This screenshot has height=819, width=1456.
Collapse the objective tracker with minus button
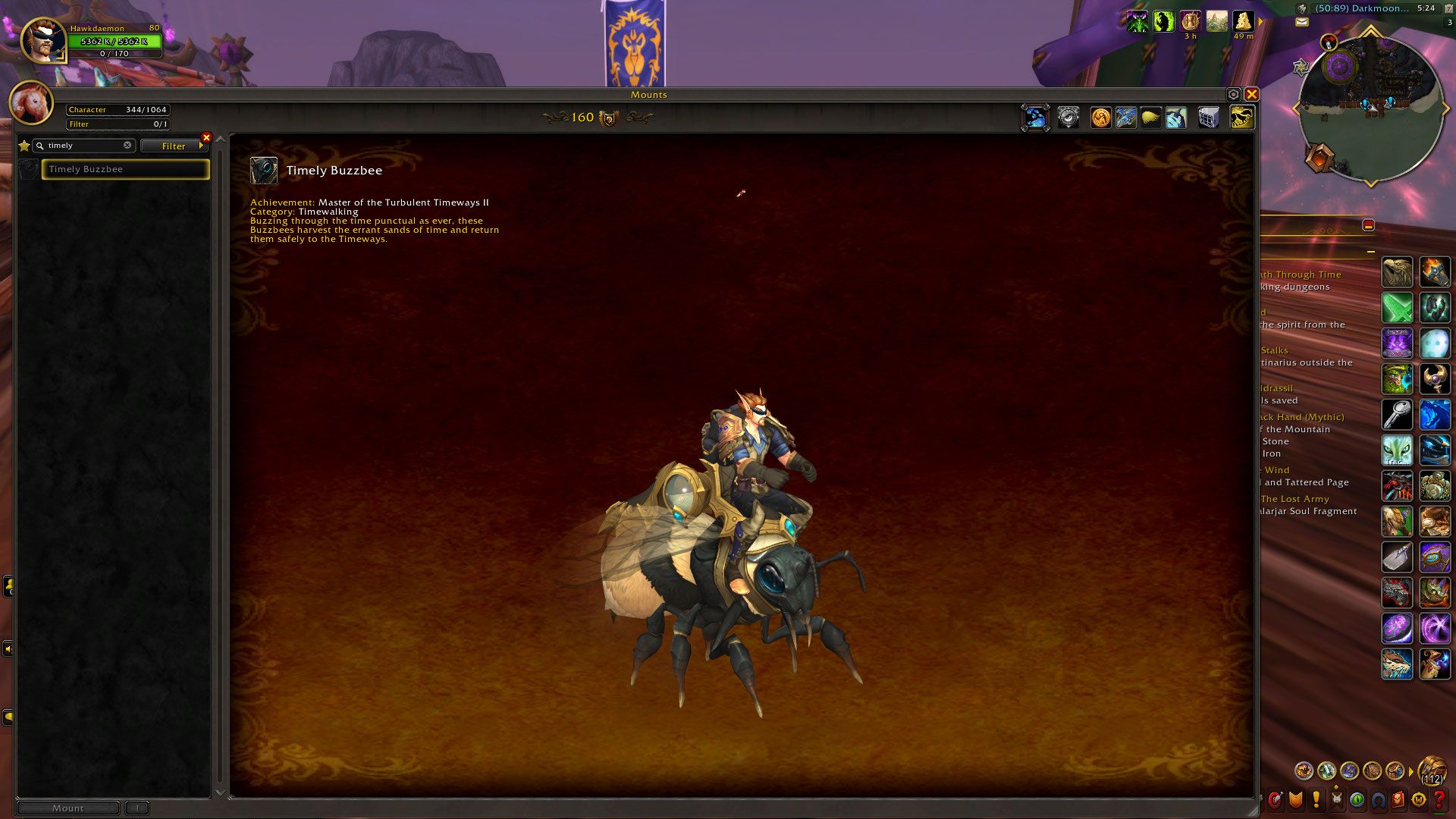pyautogui.click(x=1369, y=225)
